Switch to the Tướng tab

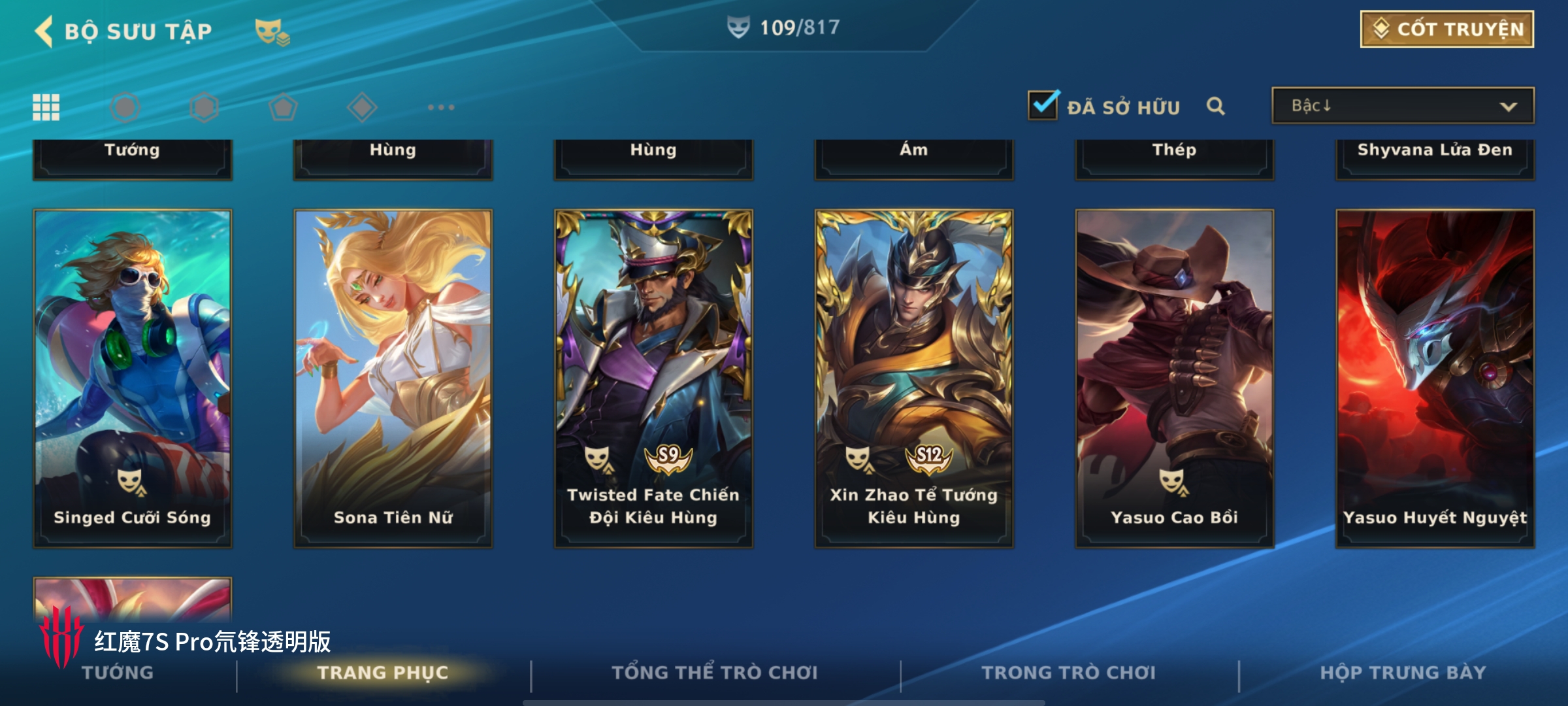click(118, 673)
